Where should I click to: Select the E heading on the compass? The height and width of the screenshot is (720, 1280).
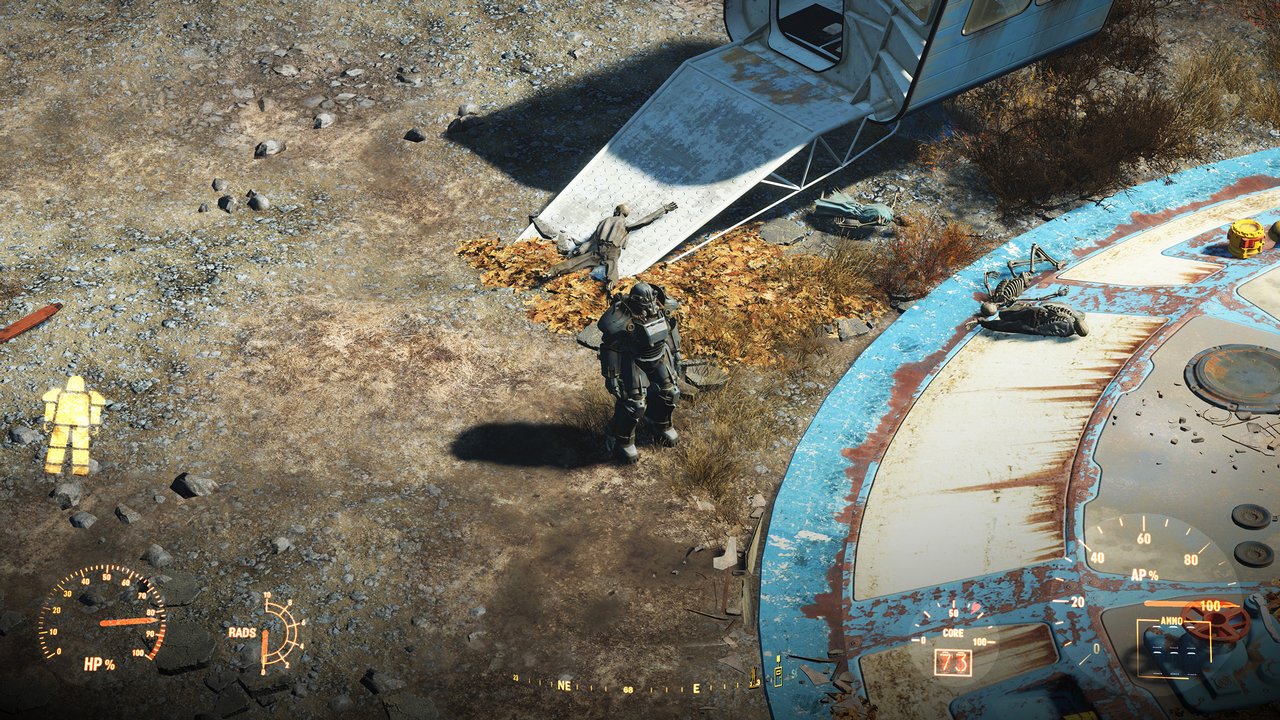[696, 688]
